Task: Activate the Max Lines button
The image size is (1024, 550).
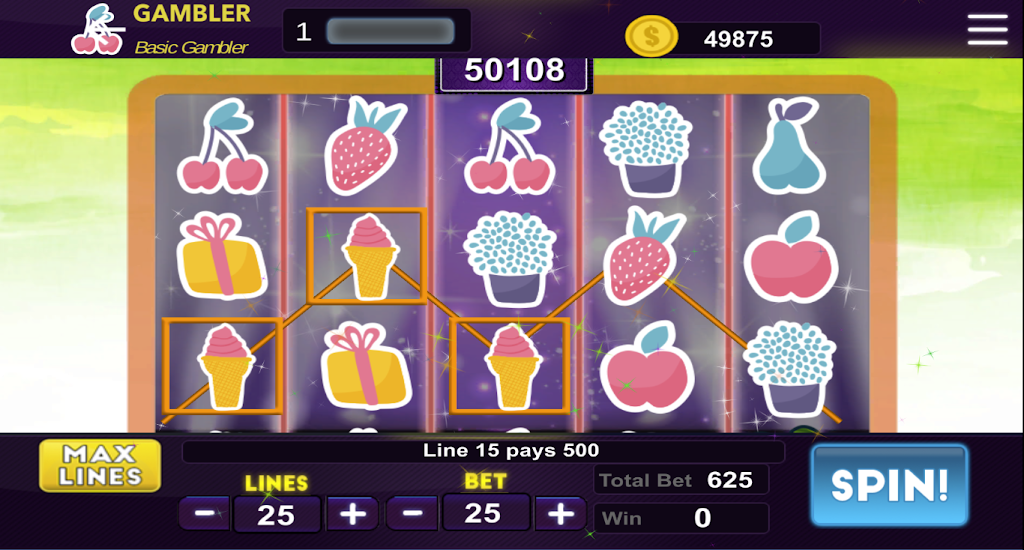Action: (x=100, y=466)
